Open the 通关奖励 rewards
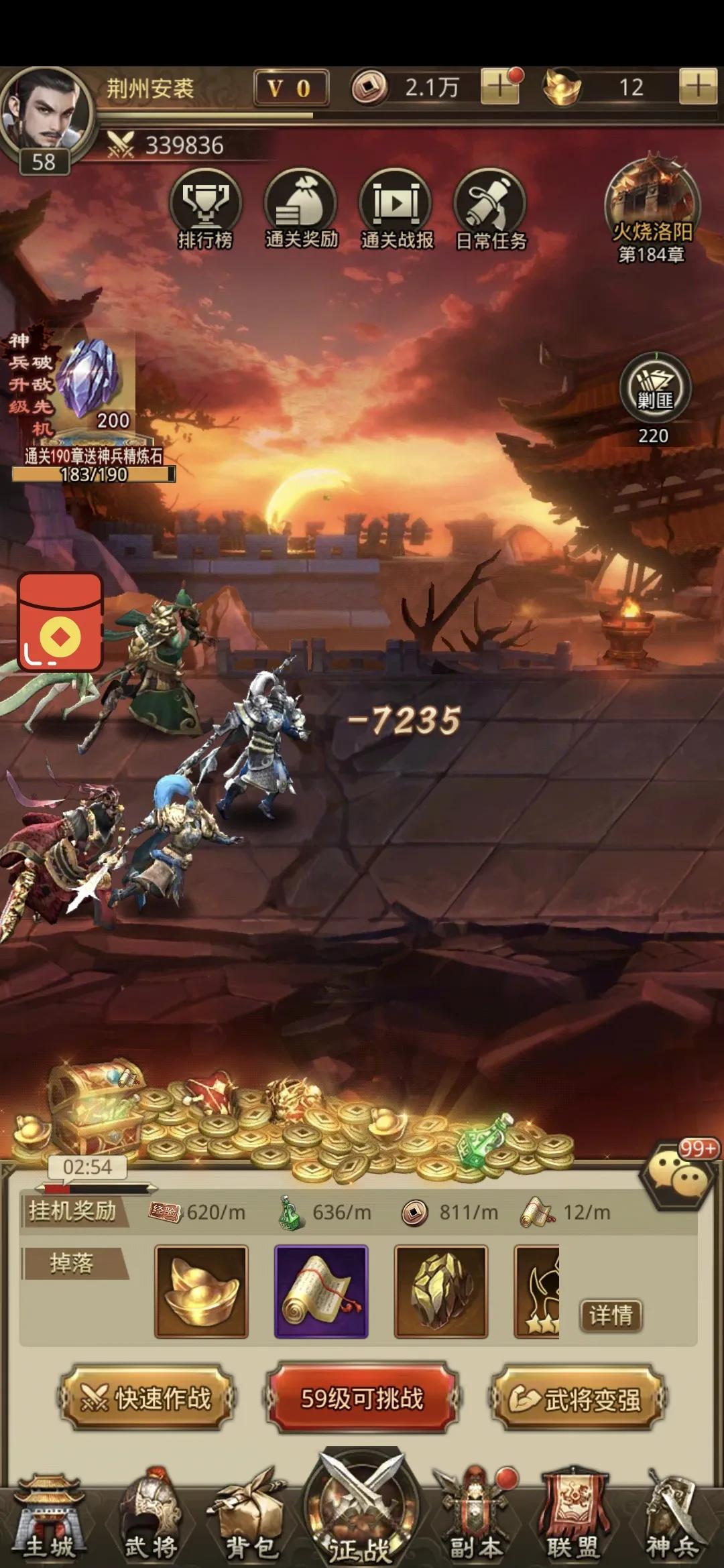This screenshot has height=1568, width=724. tap(301, 209)
